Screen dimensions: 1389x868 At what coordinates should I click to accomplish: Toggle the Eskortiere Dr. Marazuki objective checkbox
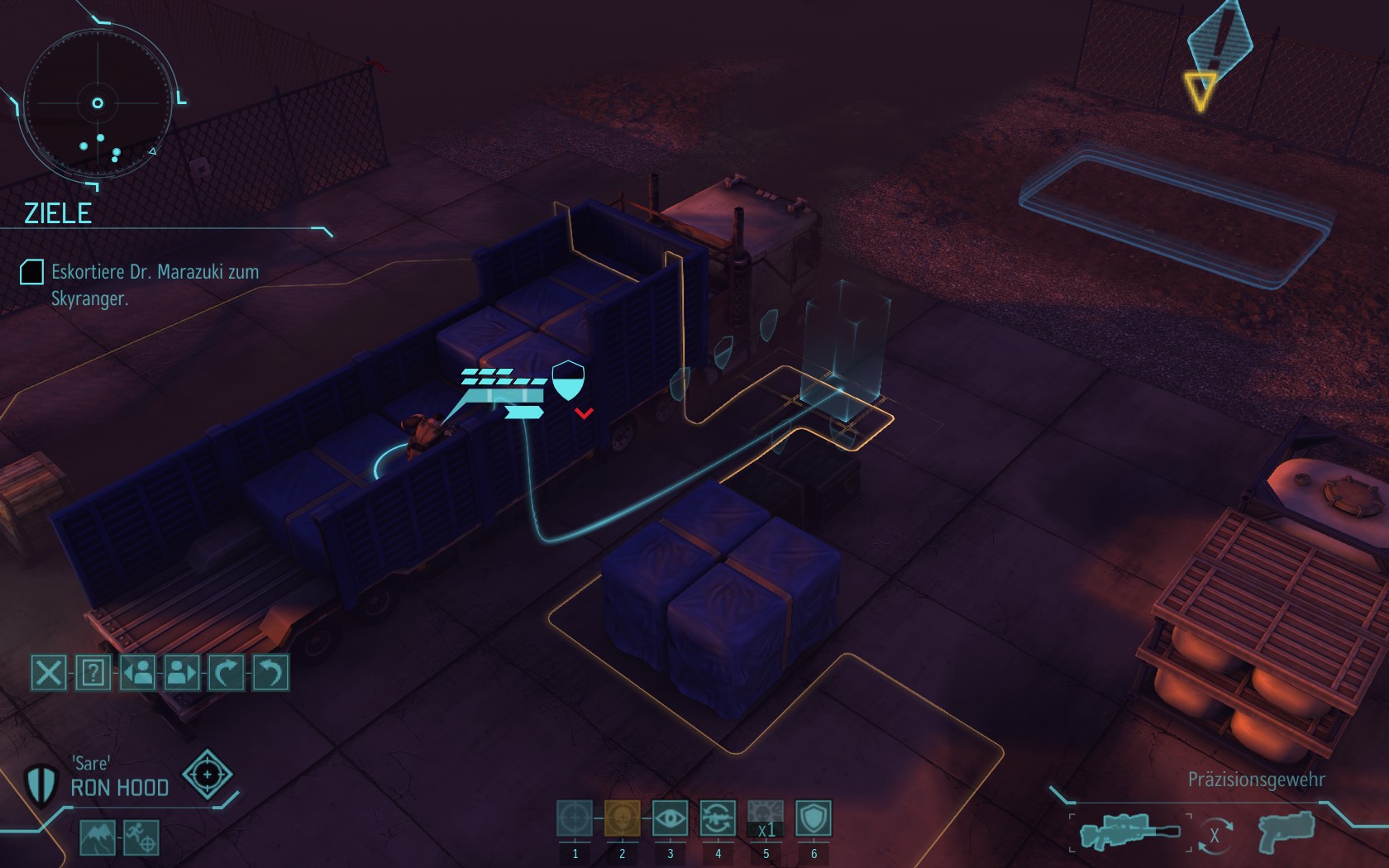pyautogui.click(x=31, y=272)
